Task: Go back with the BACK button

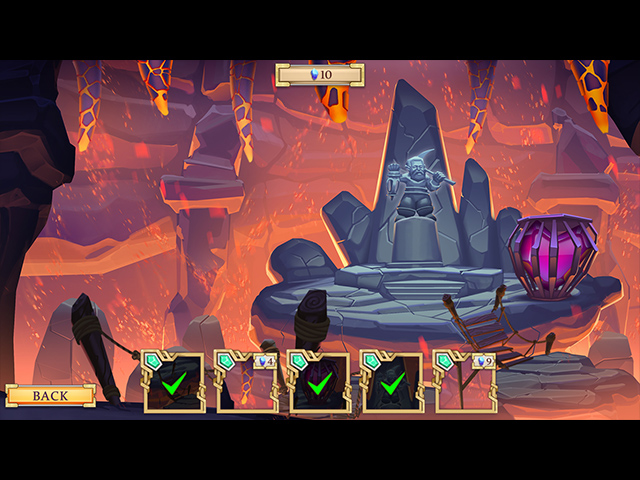Action: point(50,396)
